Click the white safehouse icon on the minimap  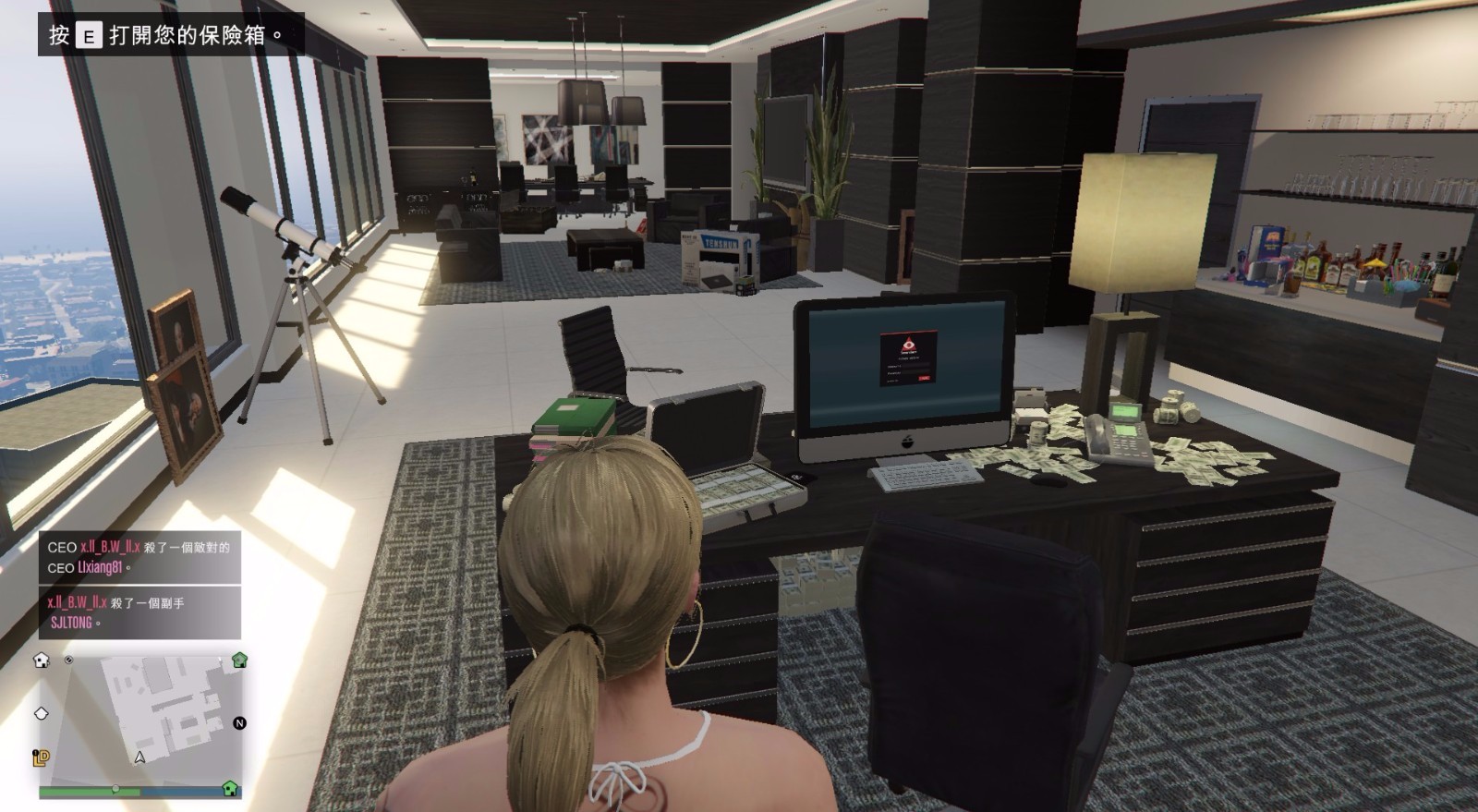[42, 661]
